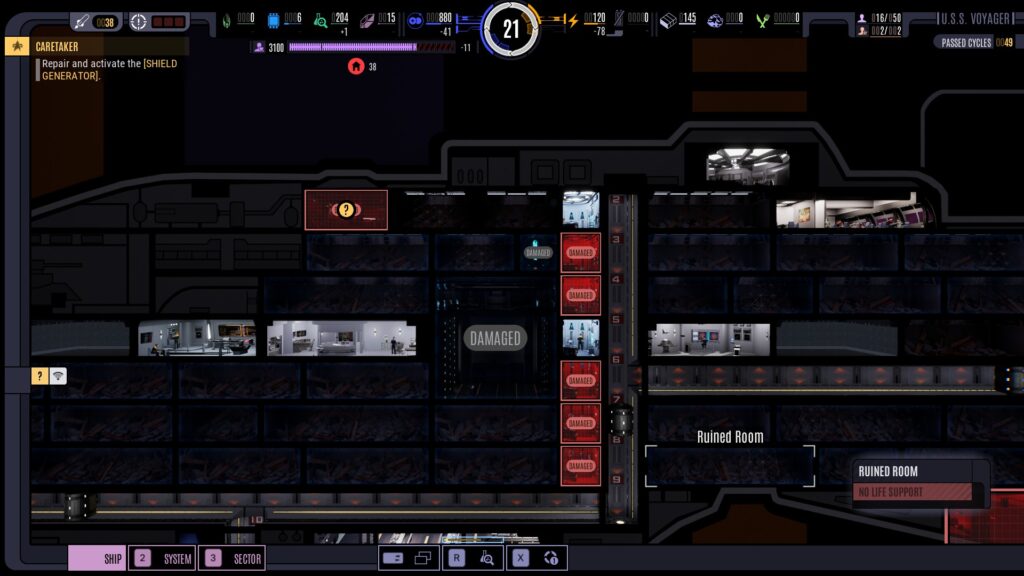Click the signal icon beside the question mark
Viewport: 1024px width, 576px height.
[58, 376]
